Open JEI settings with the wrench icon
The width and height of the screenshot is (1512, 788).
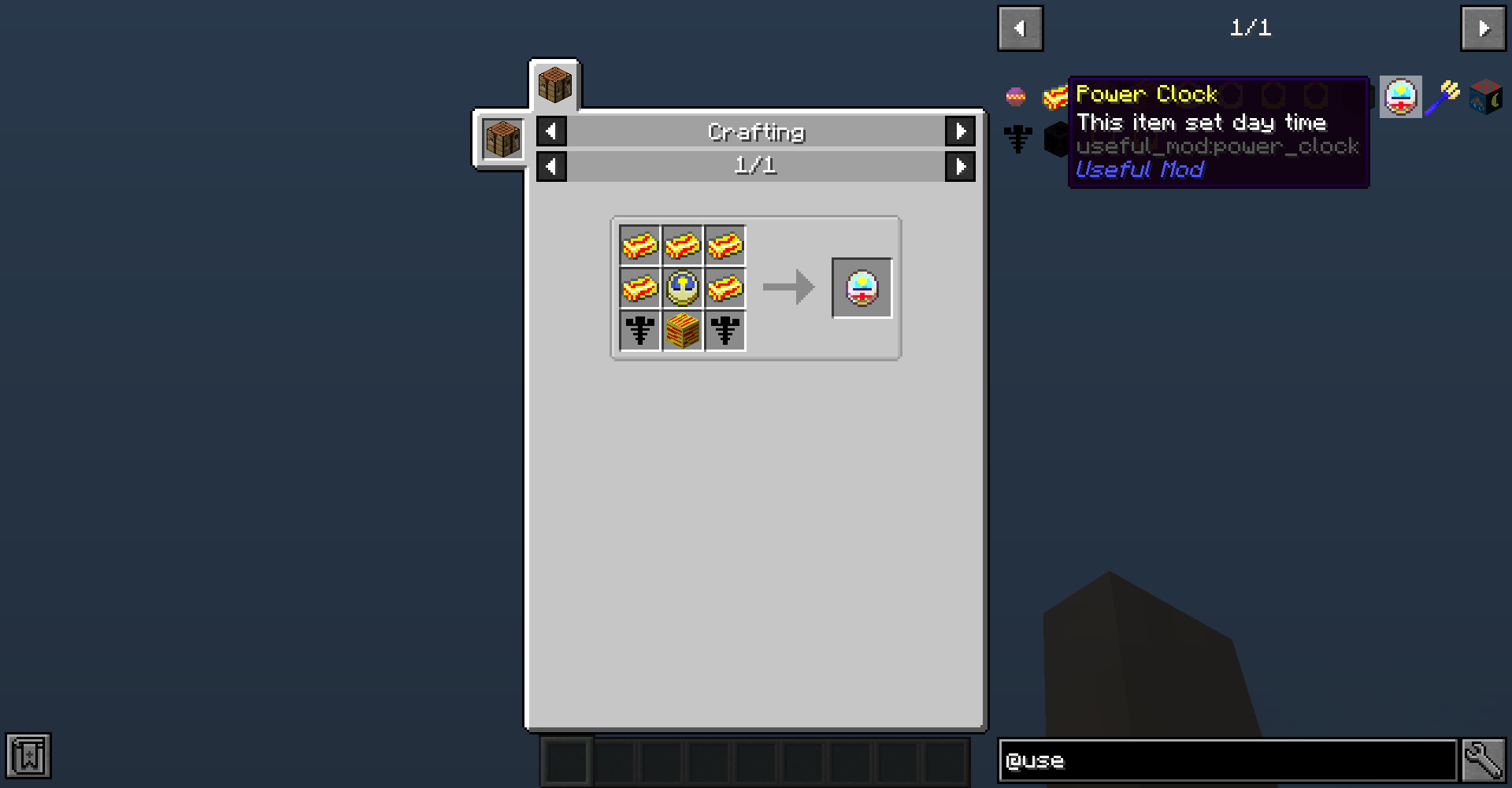(1484, 758)
